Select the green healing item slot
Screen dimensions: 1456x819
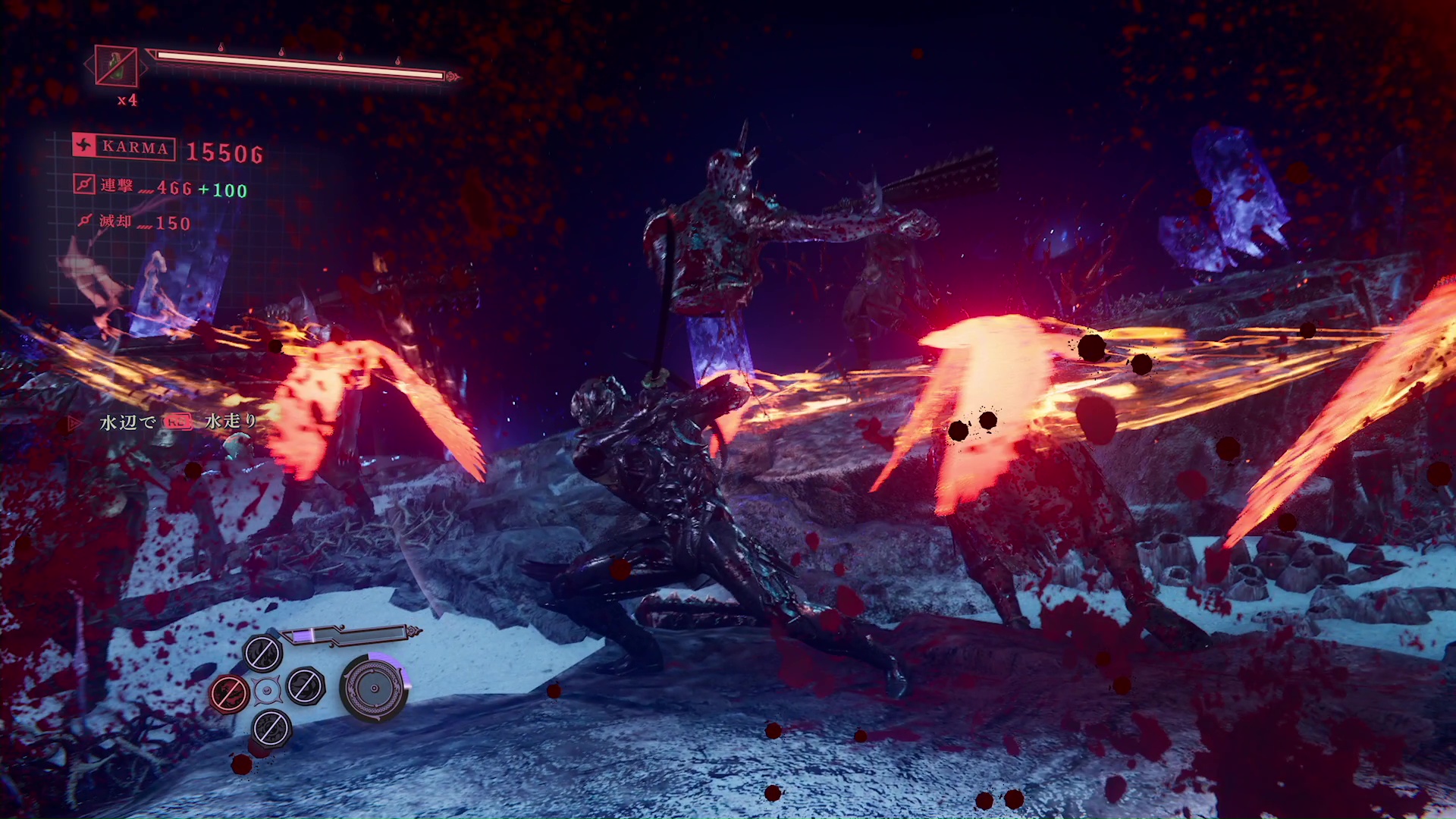click(116, 66)
